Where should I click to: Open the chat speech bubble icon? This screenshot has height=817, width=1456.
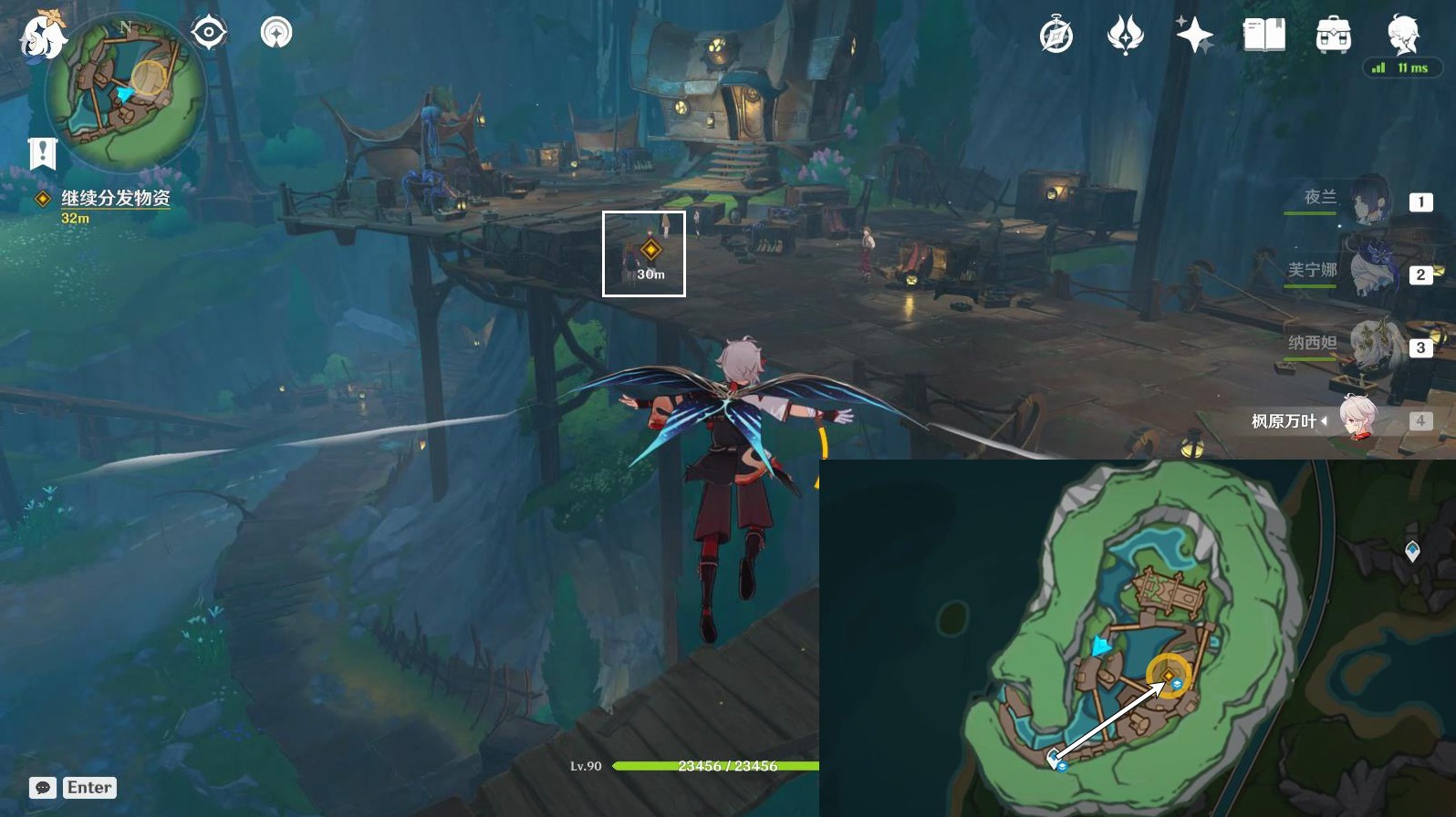coord(43,788)
